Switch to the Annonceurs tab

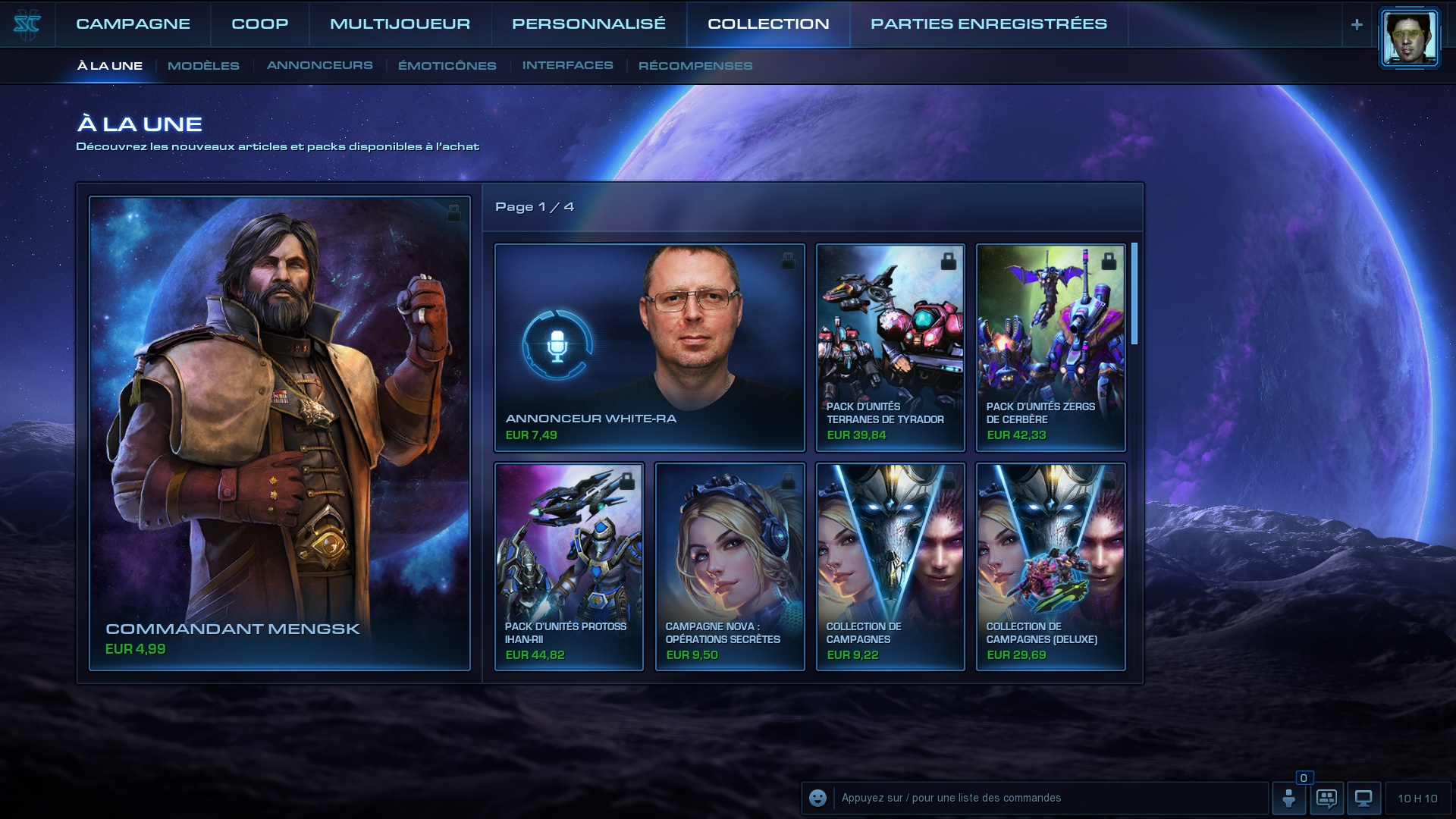click(x=319, y=66)
